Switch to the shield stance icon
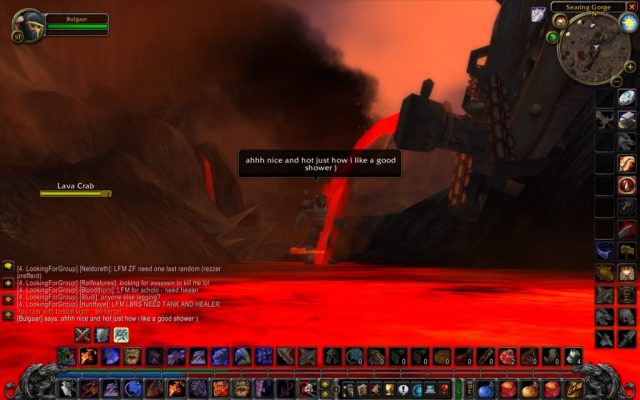640x400 pixels. (x=102, y=334)
